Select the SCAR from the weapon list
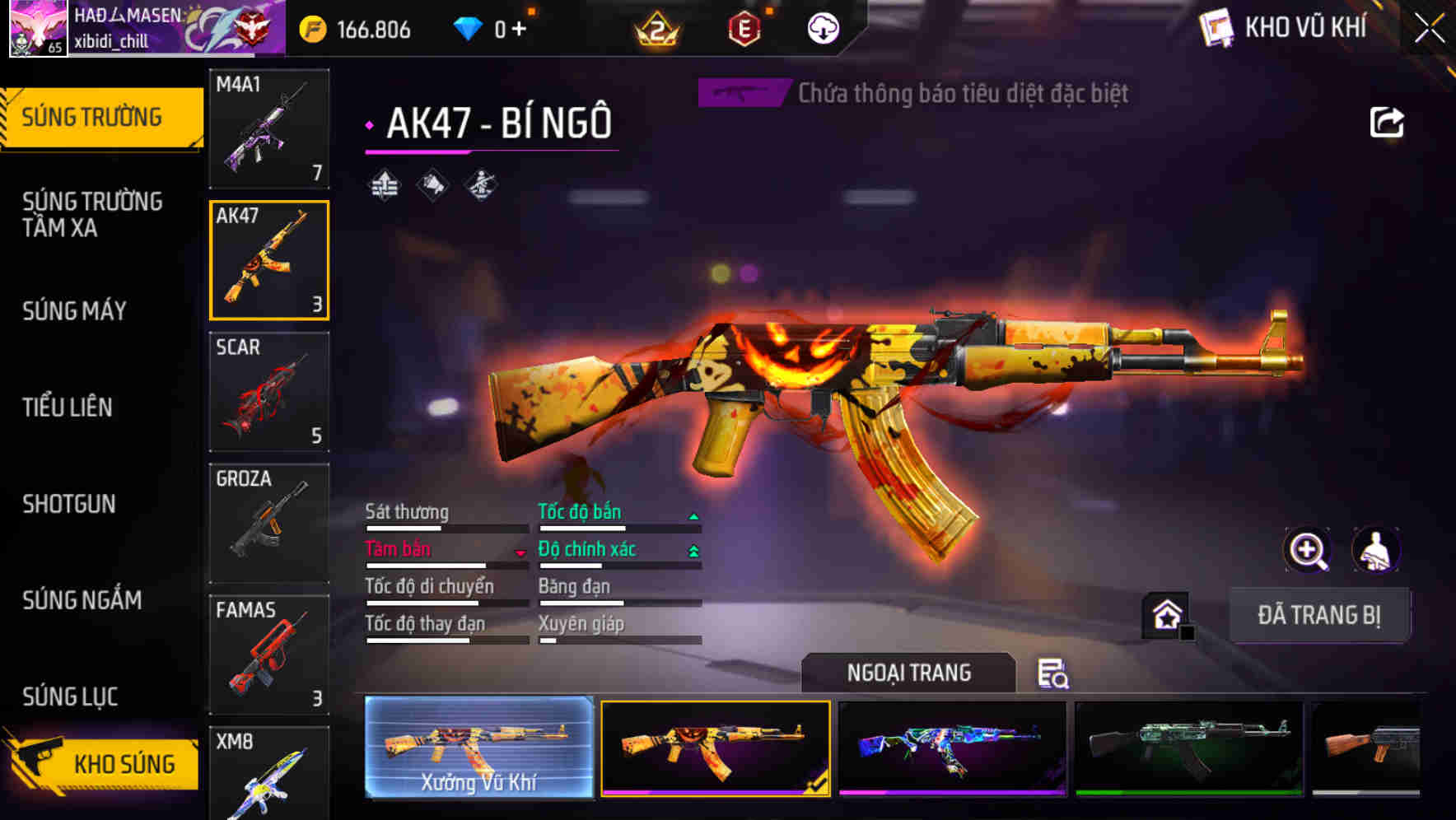 pos(269,391)
